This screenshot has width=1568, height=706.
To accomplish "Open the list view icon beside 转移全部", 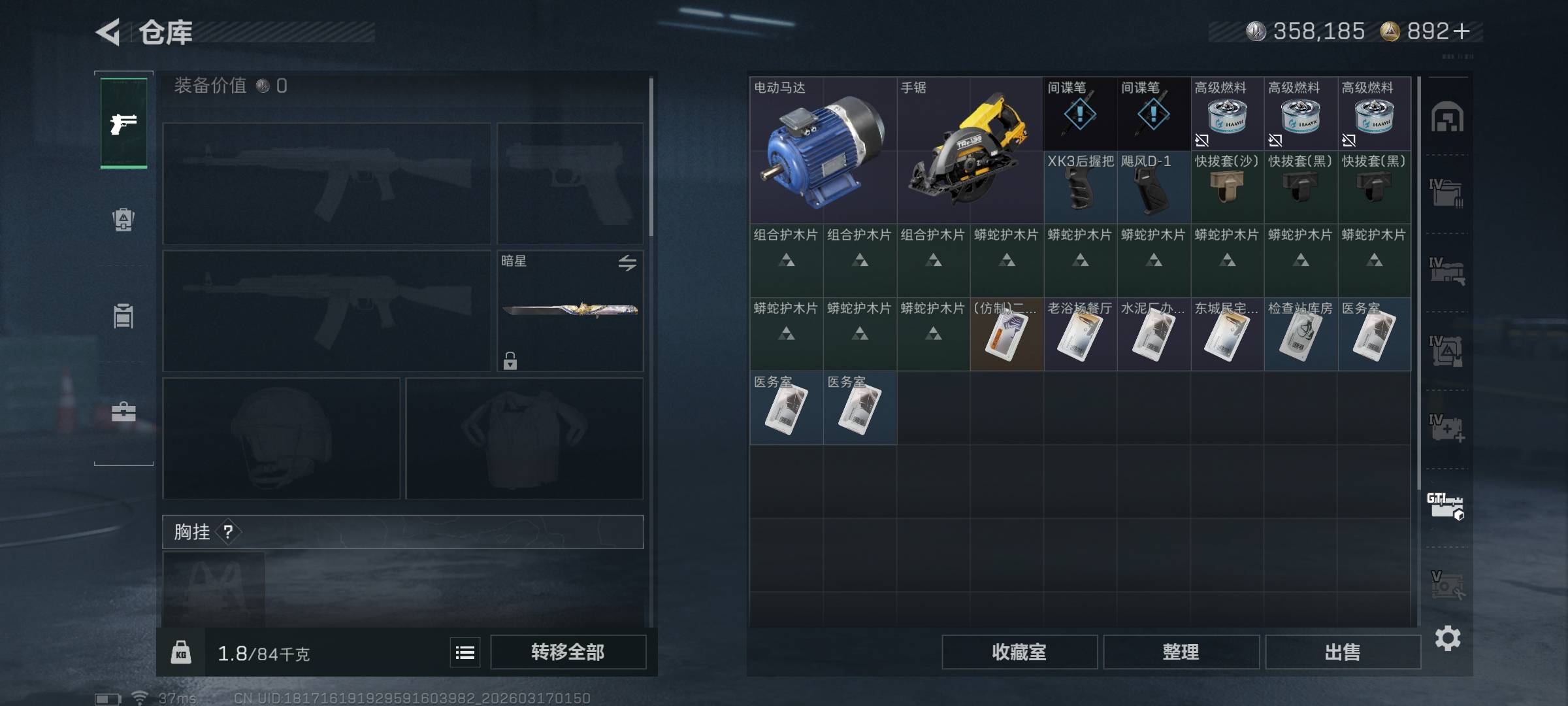I will (465, 652).
